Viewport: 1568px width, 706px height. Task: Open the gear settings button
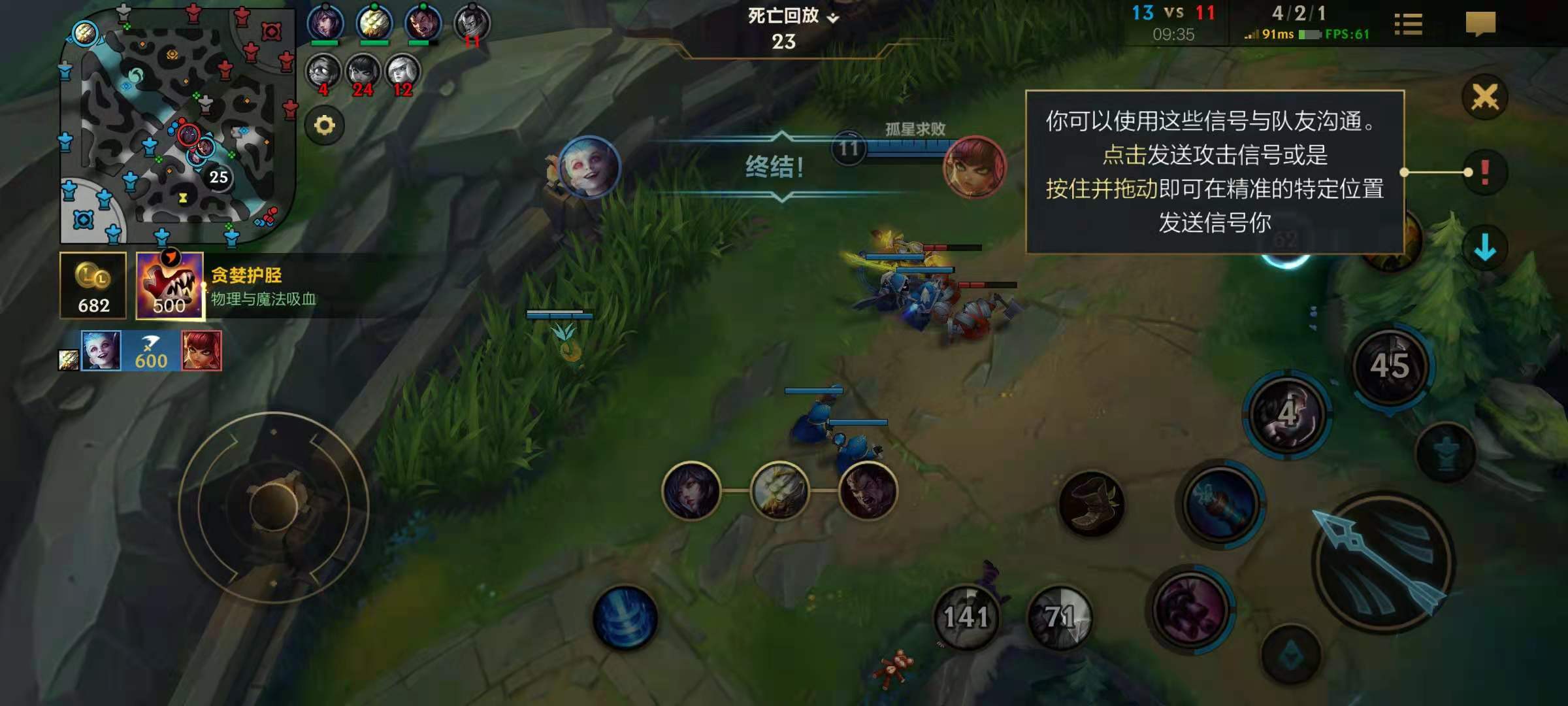[x=325, y=125]
